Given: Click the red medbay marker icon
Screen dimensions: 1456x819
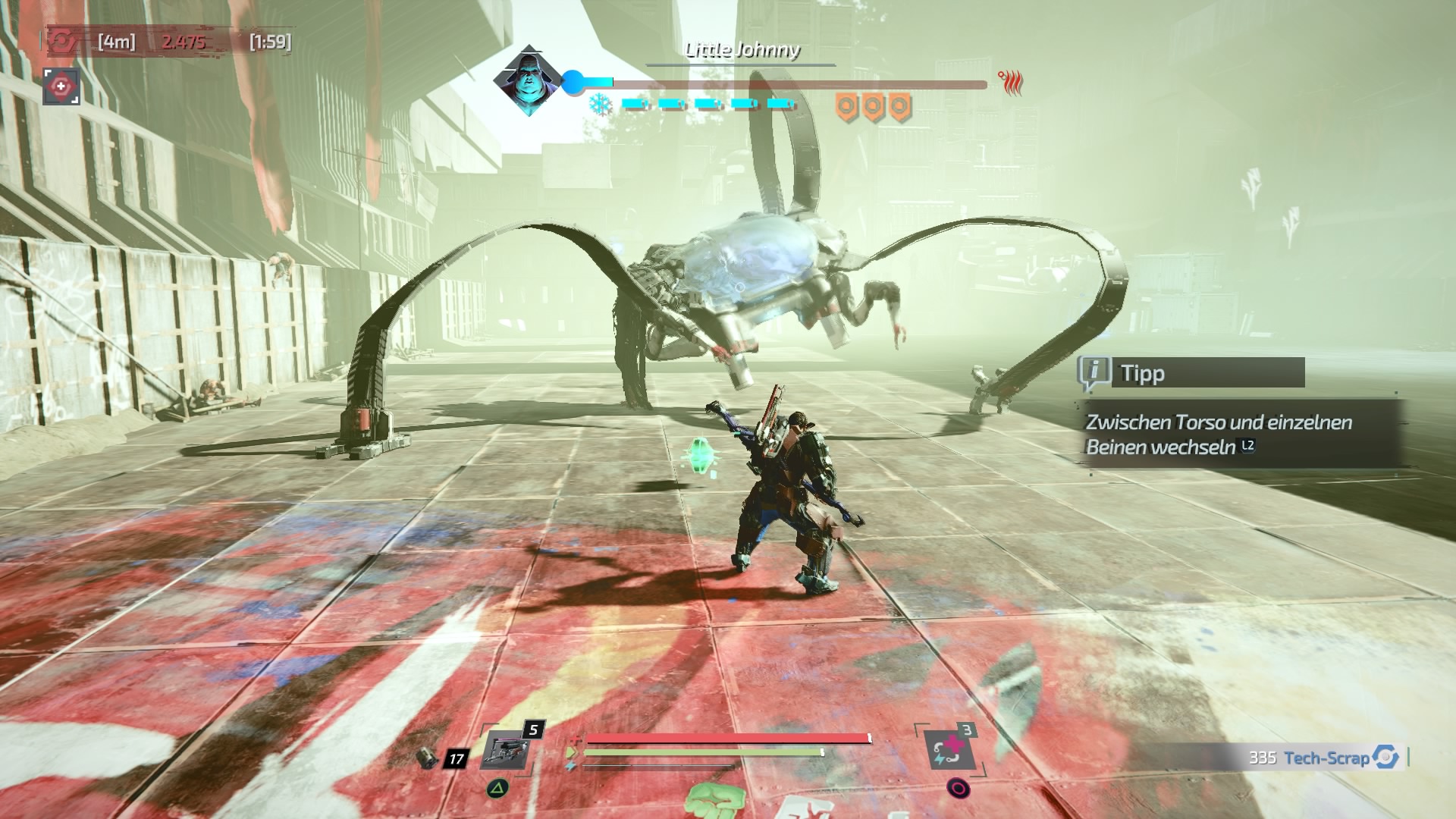Looking at the screenshot, I should pyautogui.click(x=61, y=87).
